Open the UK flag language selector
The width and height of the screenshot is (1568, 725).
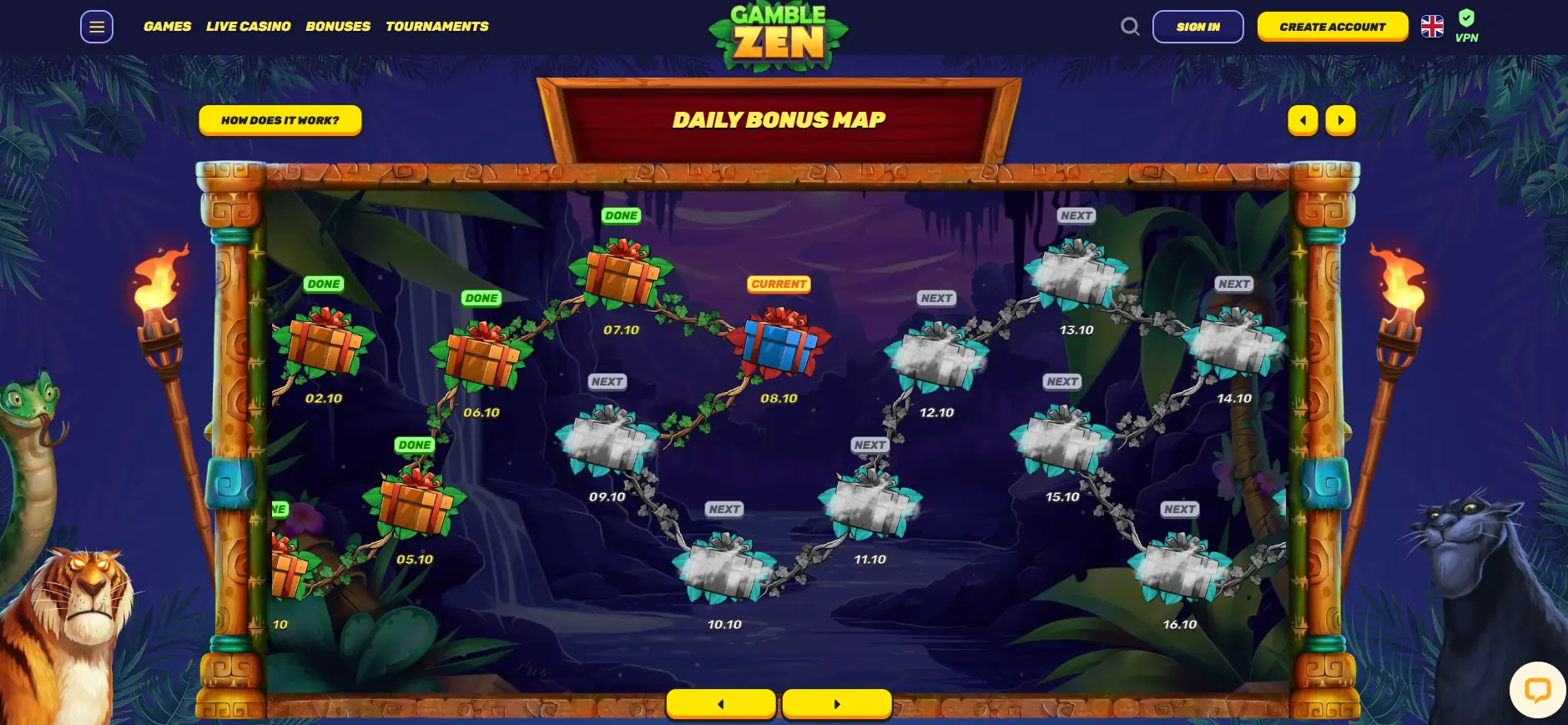pyautogui.click(x=1432, y=27)
